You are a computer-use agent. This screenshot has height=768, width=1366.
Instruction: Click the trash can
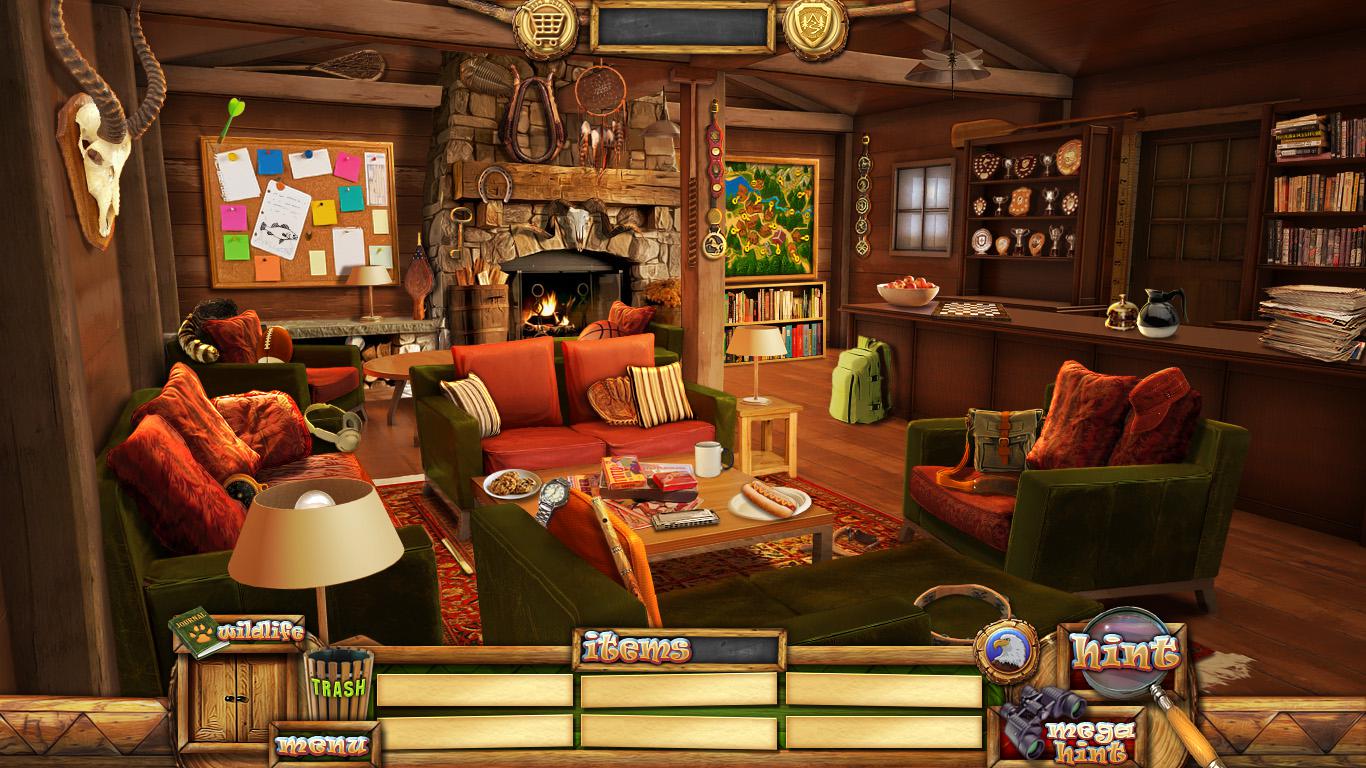pyautogui.click(x=339, y=684)
